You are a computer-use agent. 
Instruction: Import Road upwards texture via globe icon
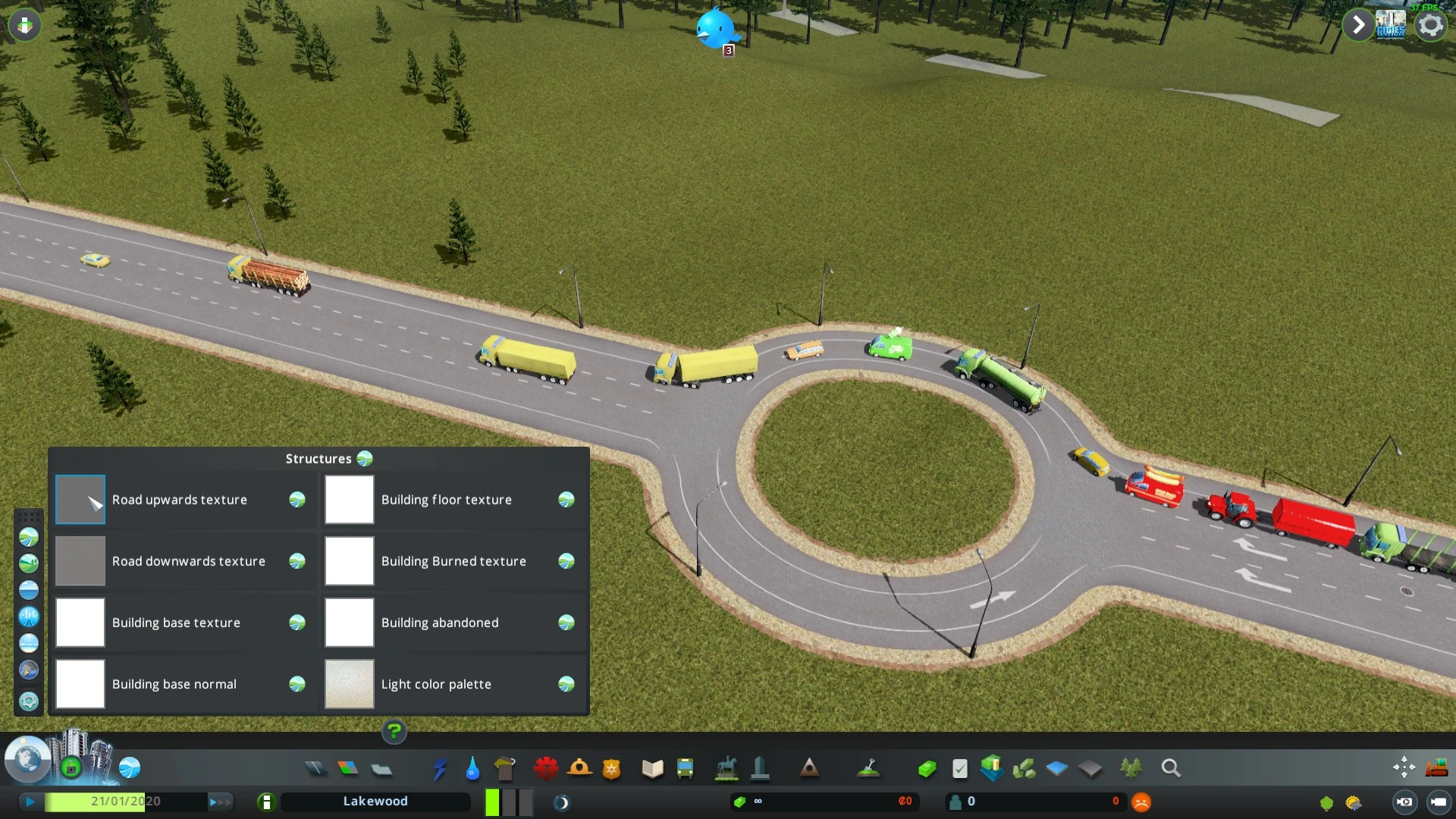tap(297, 499)
